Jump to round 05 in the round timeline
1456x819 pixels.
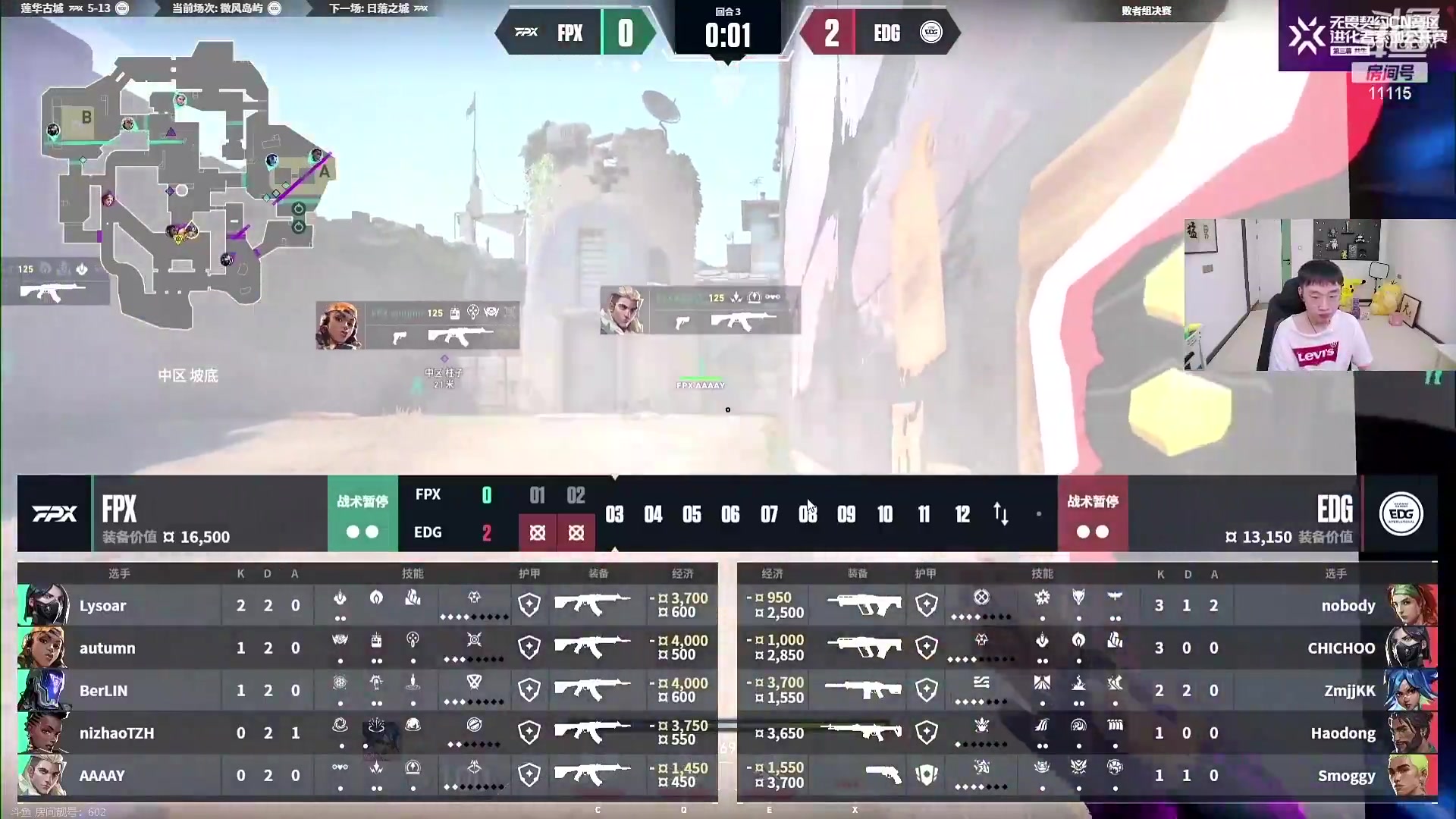click(692, 515)
